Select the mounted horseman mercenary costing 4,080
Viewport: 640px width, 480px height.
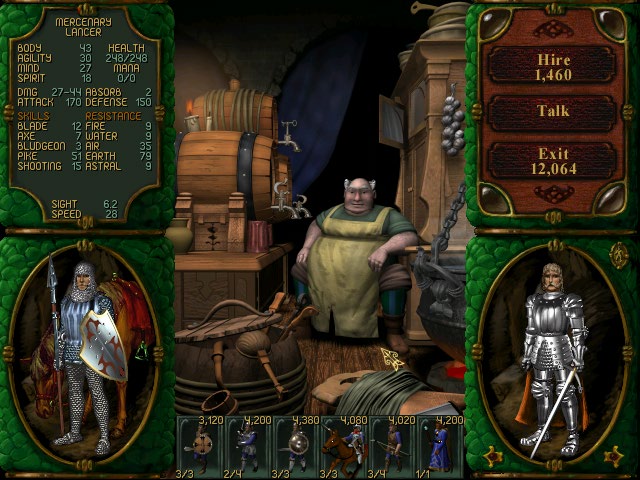tap(347, 444)
